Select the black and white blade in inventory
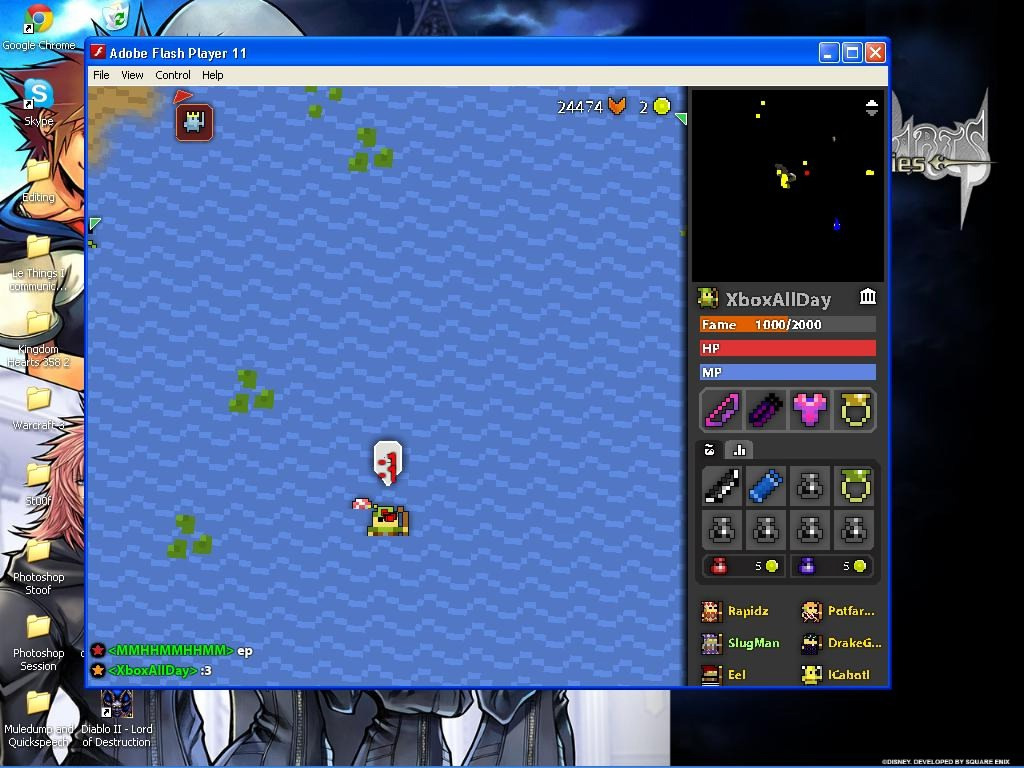Image resolution: width=1024 pixels, height=768 pixels. coord(722,486)
